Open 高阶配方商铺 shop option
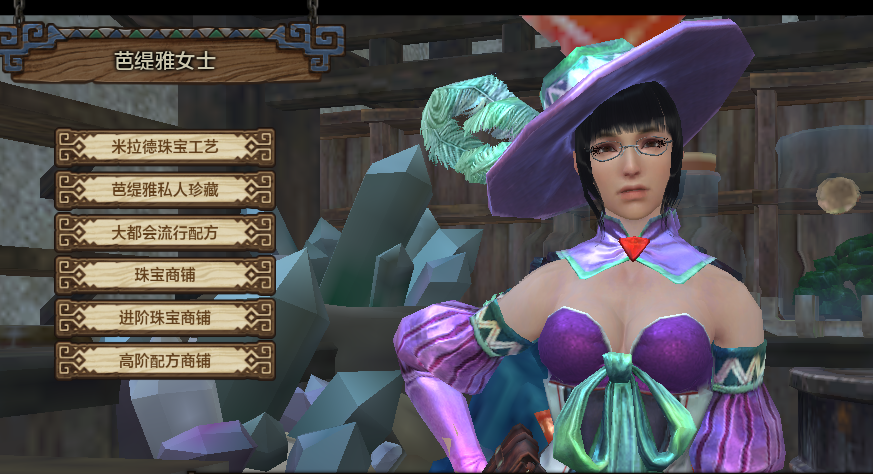 165,360
